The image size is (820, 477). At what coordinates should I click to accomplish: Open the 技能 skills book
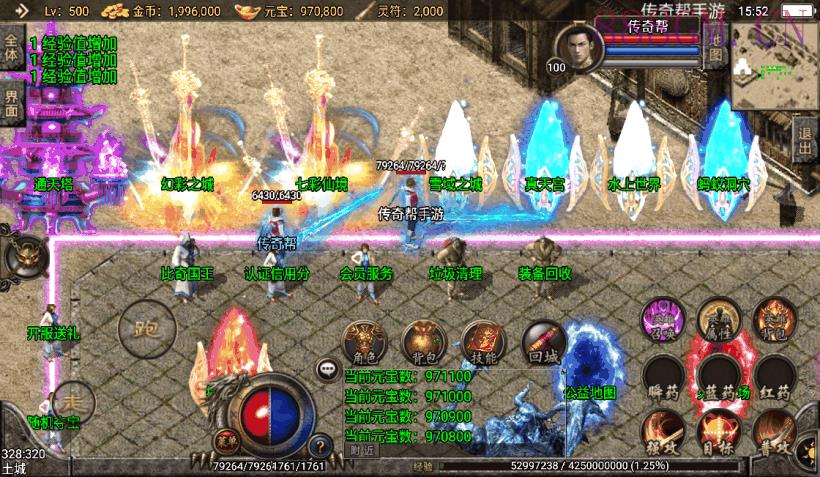point(482,341)
